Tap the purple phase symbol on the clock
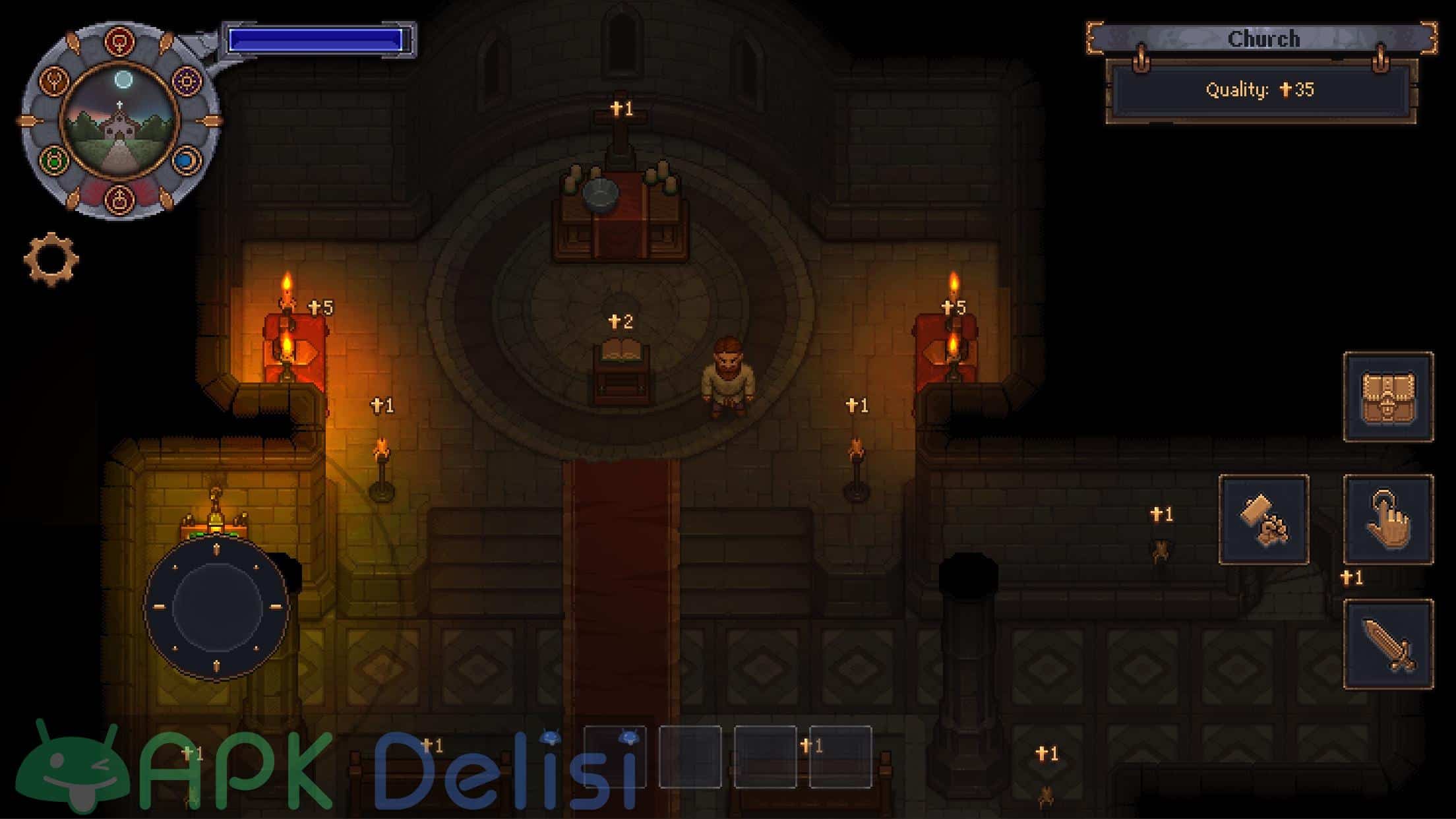This screenshot has width=1456, height=819. pyautogui.click(x=186, y=80)
